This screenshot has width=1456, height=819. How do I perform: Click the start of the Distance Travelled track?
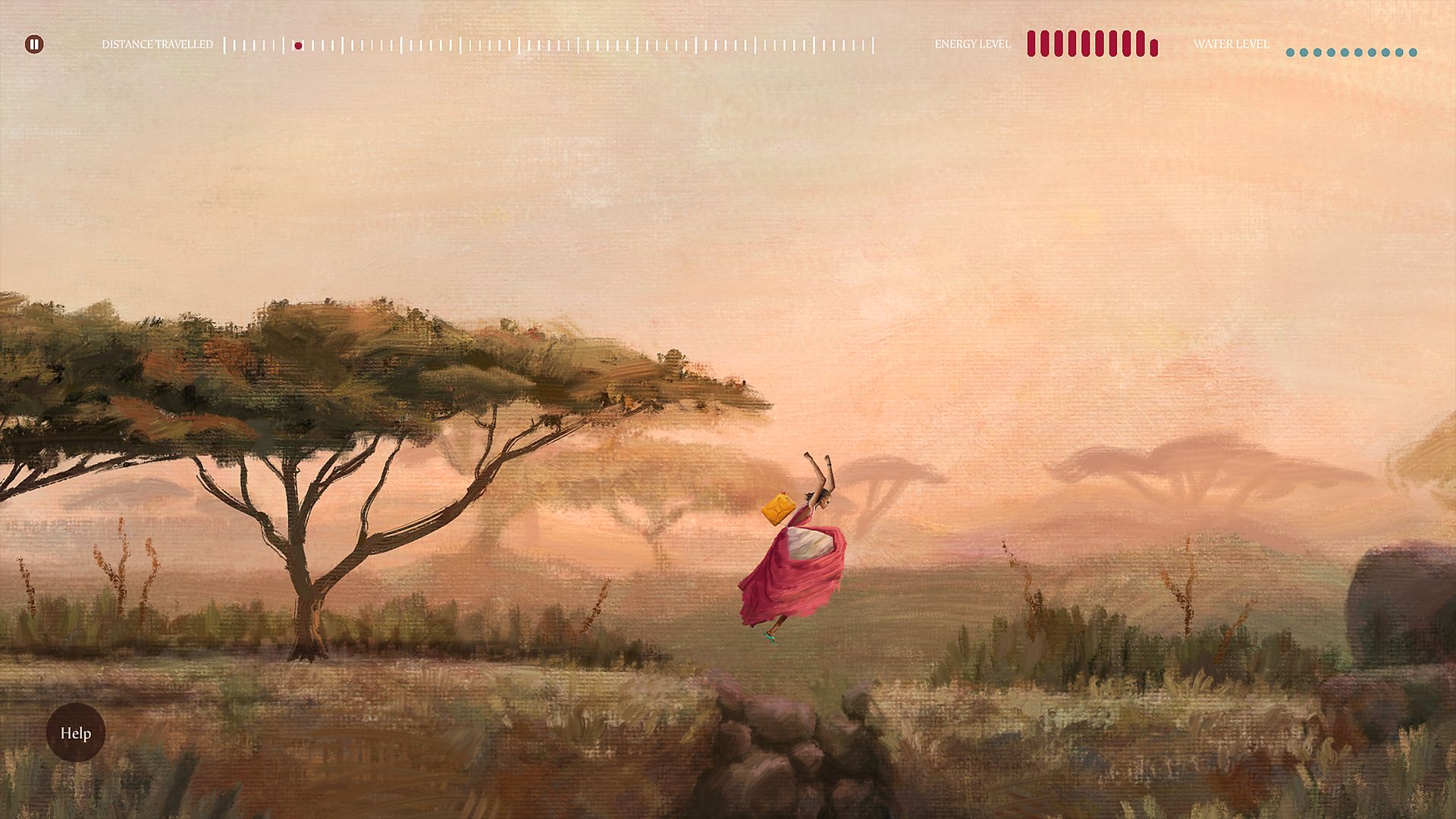point(226,45)
